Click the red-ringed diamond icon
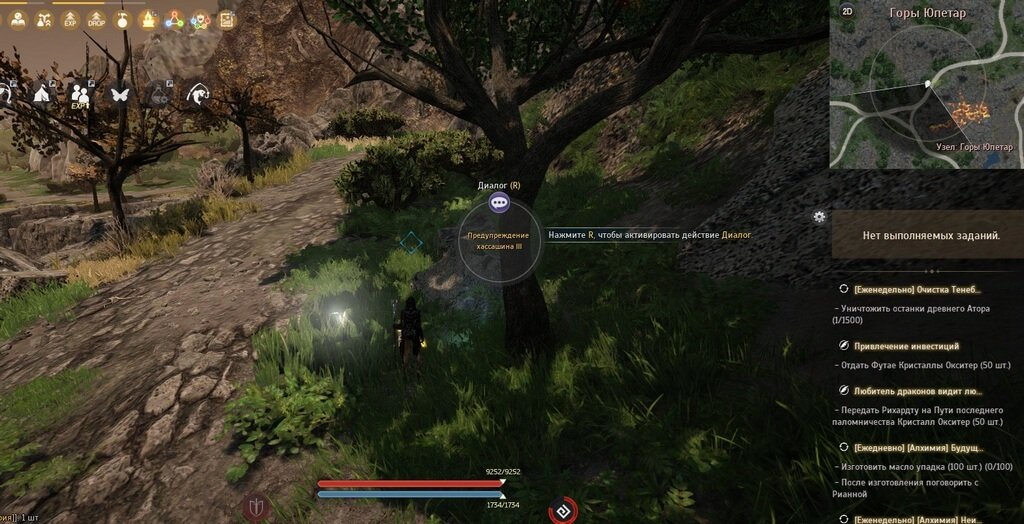This screenshot has width=1024, height=524. click(x=563, y=510)
